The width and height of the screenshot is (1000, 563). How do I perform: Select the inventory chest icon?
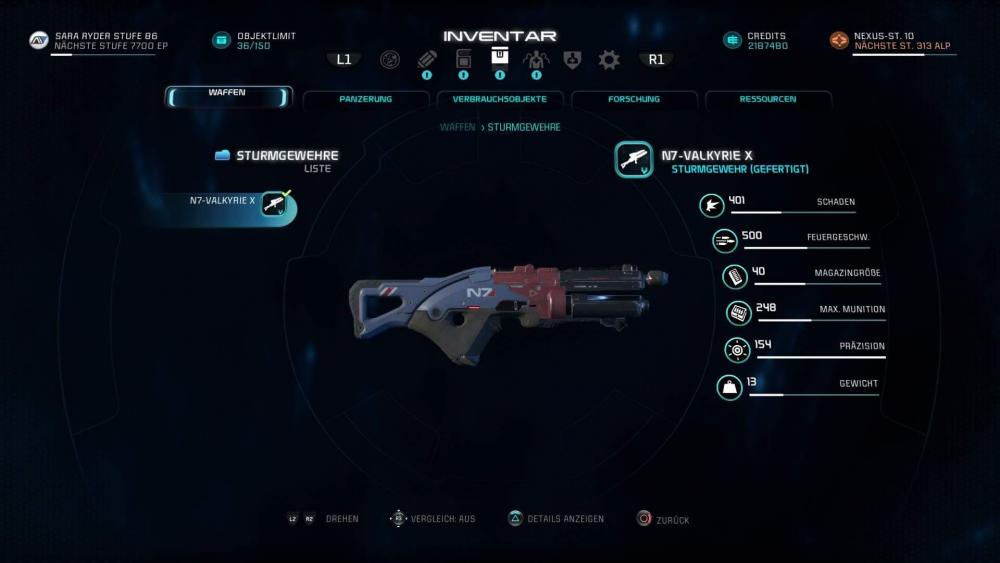click(499, 58)
